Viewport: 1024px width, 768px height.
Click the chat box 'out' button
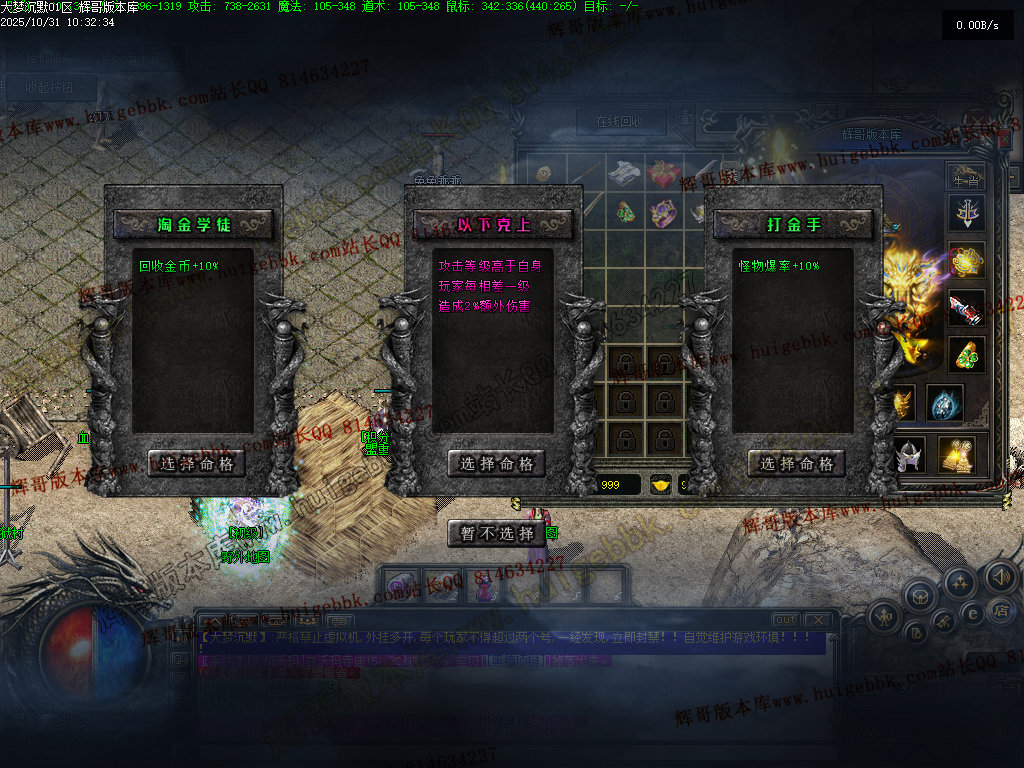pos(787,620)
